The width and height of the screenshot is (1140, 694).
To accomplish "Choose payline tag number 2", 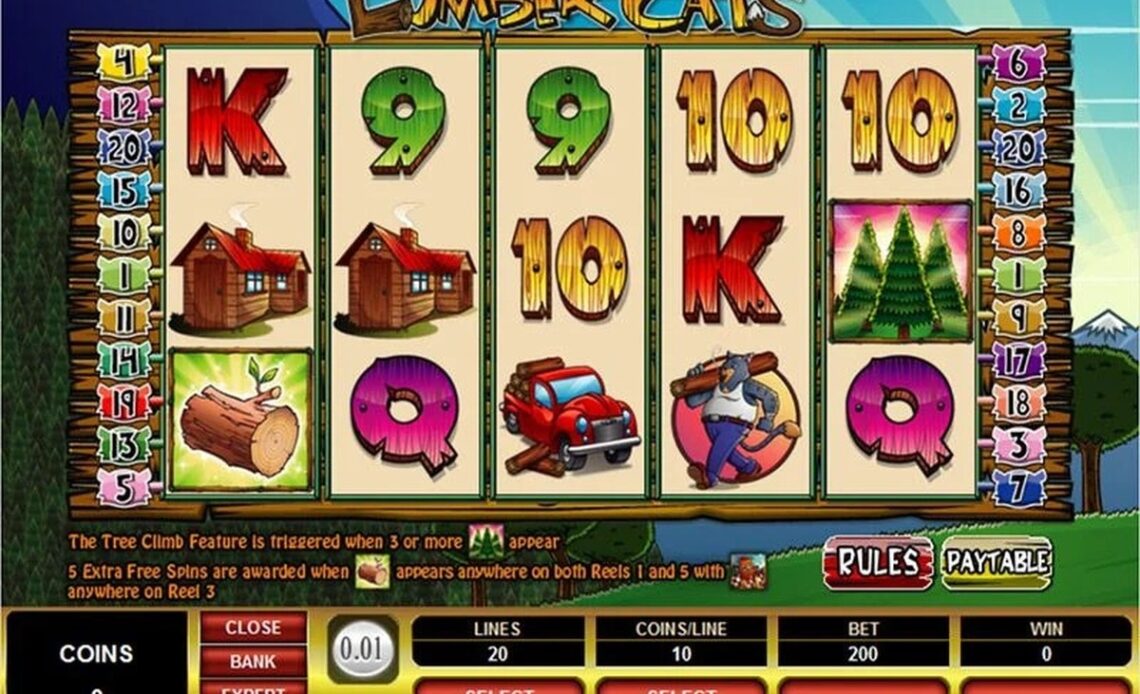I will tap(1016, 105).
